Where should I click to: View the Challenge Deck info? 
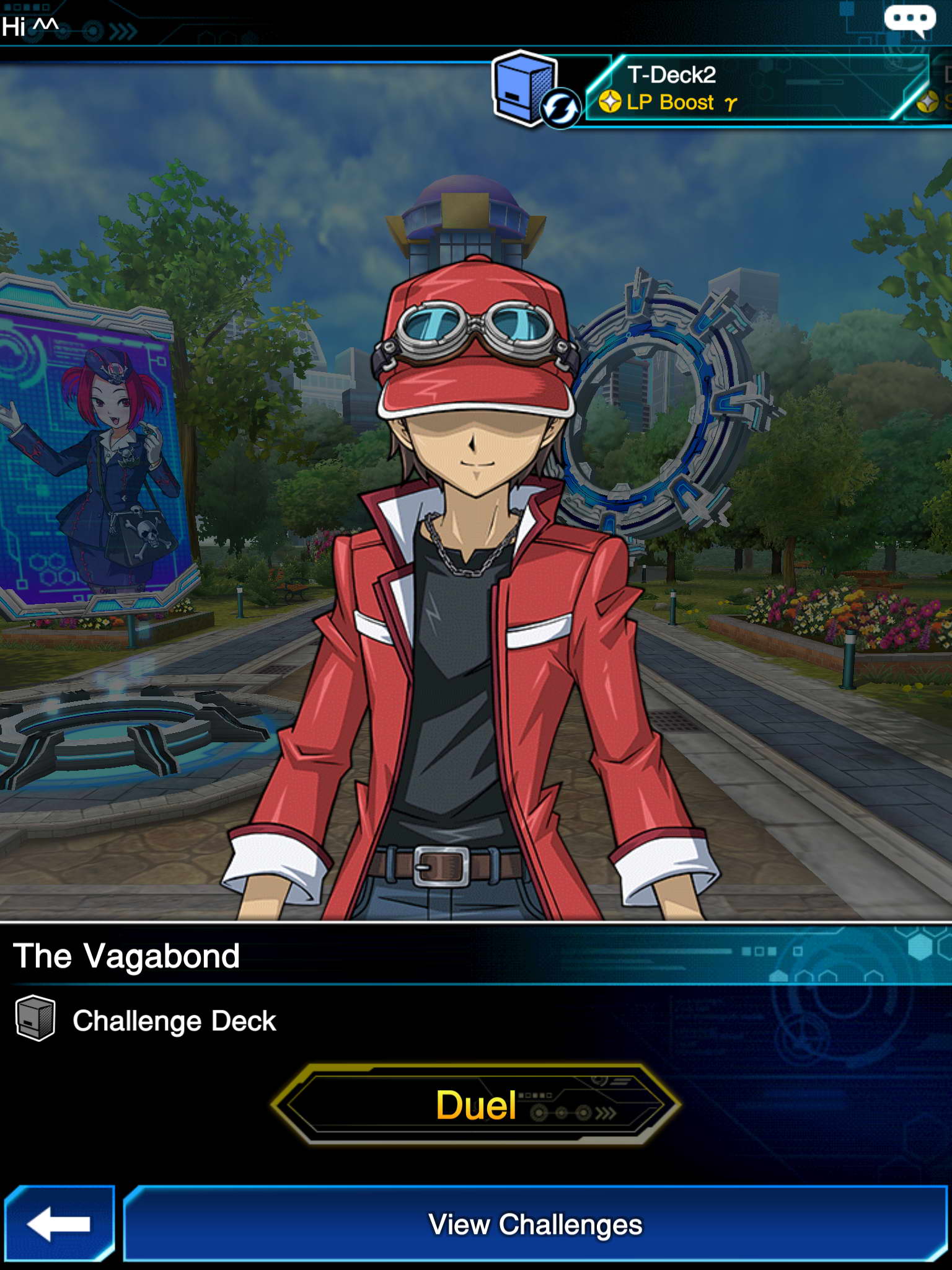tap(146, 1021)
